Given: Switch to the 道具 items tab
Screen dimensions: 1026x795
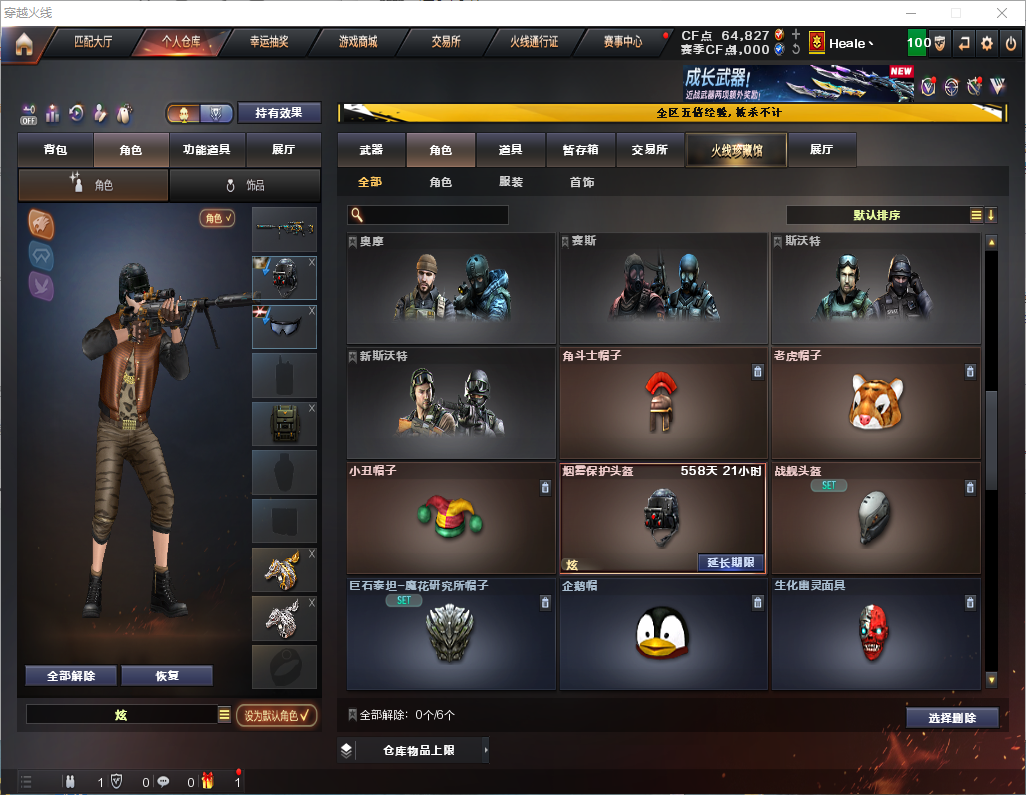Looking at the screenshot, I should 510,149.
